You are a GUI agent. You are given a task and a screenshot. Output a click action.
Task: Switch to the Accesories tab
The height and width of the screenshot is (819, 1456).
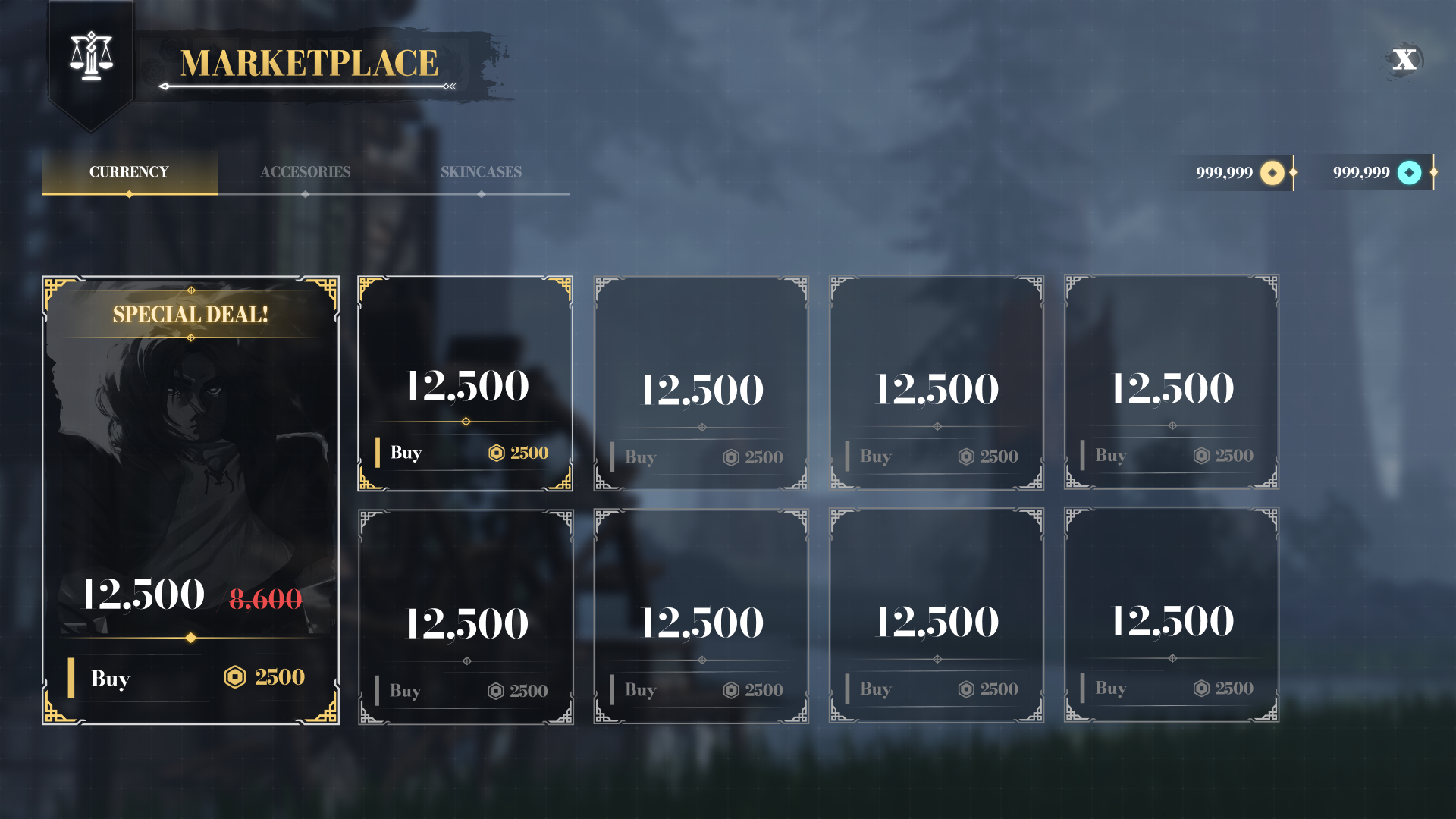click(305, 172)
